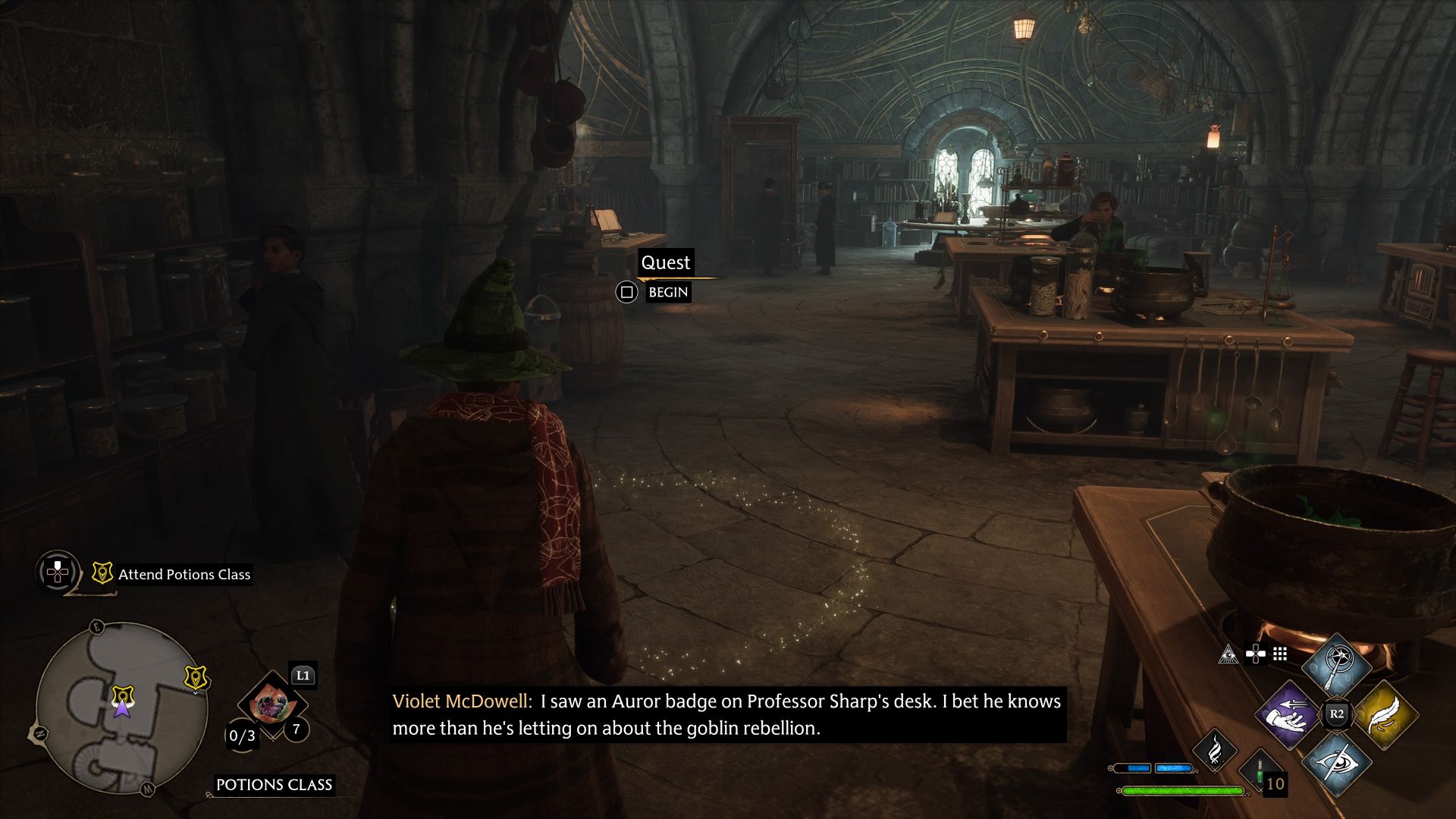1456x819 pixels.
Task: Click the Revelio eye-in-triangle icon
Action: pos(1228,654)
